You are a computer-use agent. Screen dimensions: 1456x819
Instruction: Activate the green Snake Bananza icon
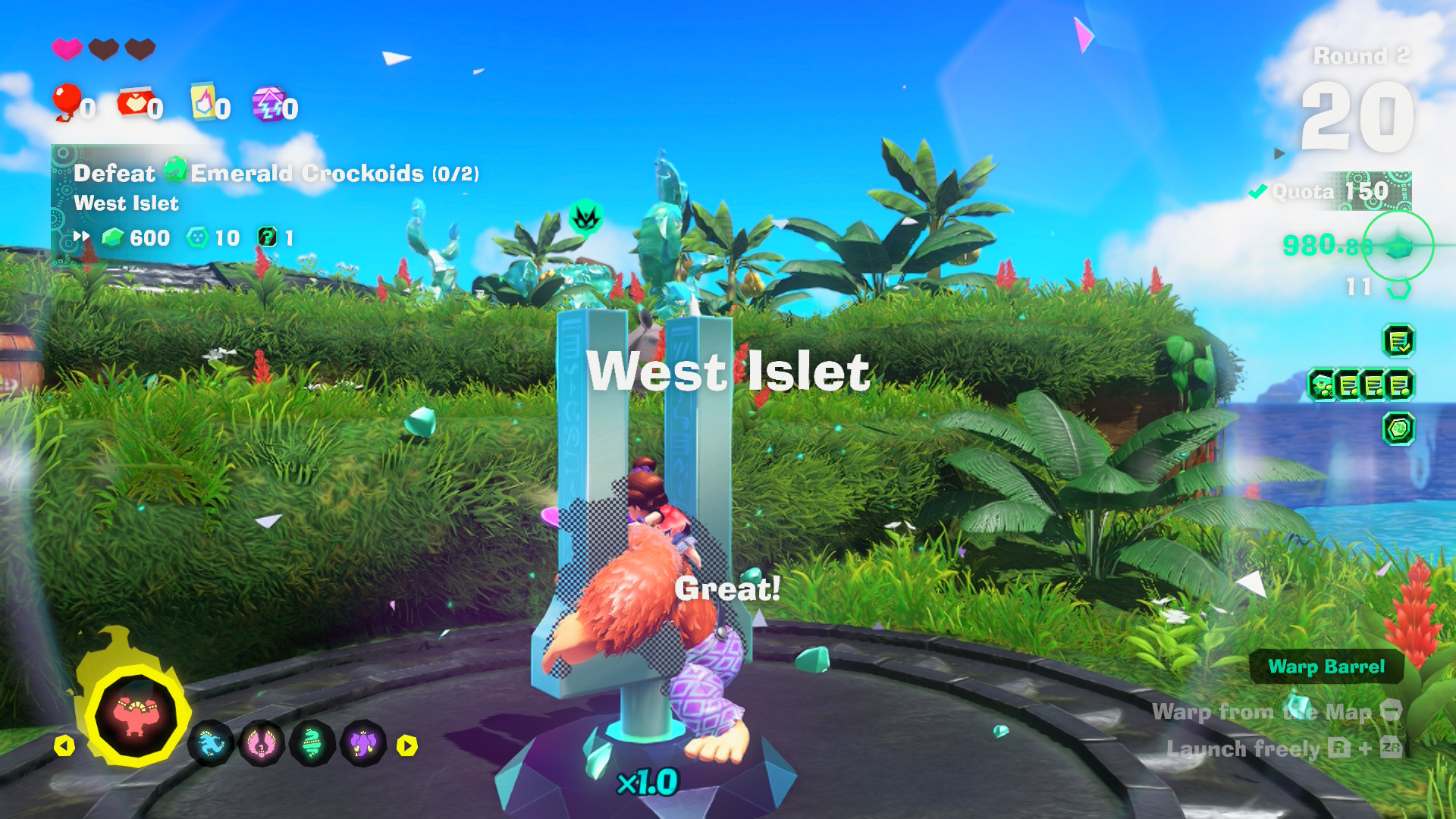[312, 744]
